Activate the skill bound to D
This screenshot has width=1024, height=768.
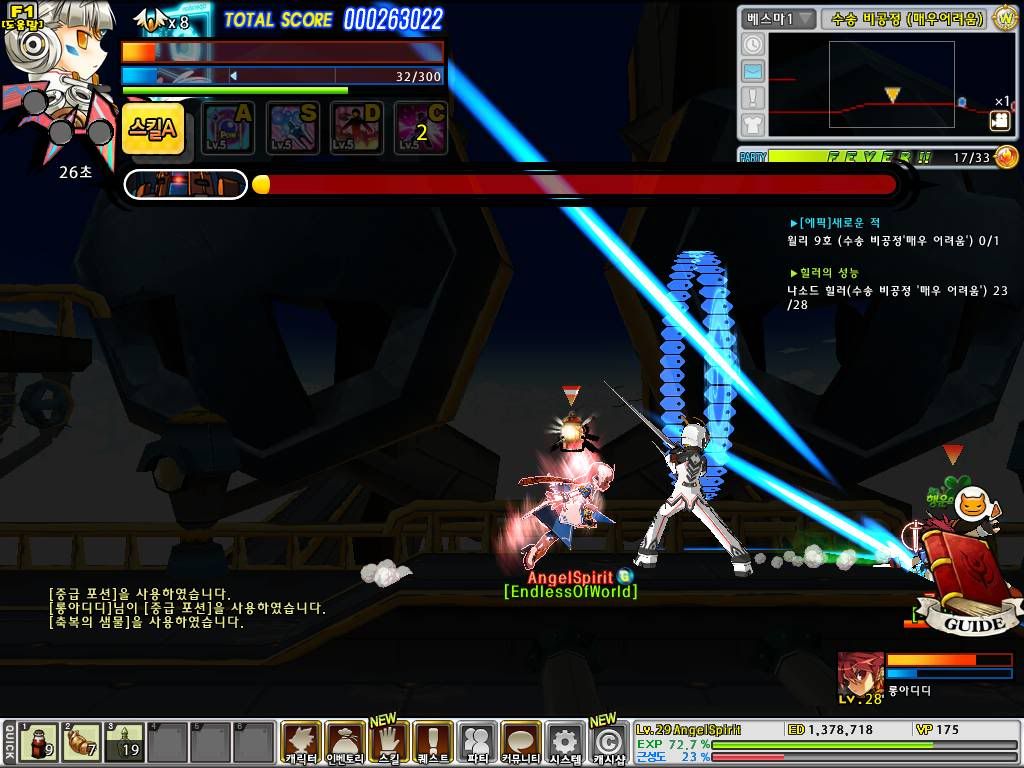pos(357,129)
